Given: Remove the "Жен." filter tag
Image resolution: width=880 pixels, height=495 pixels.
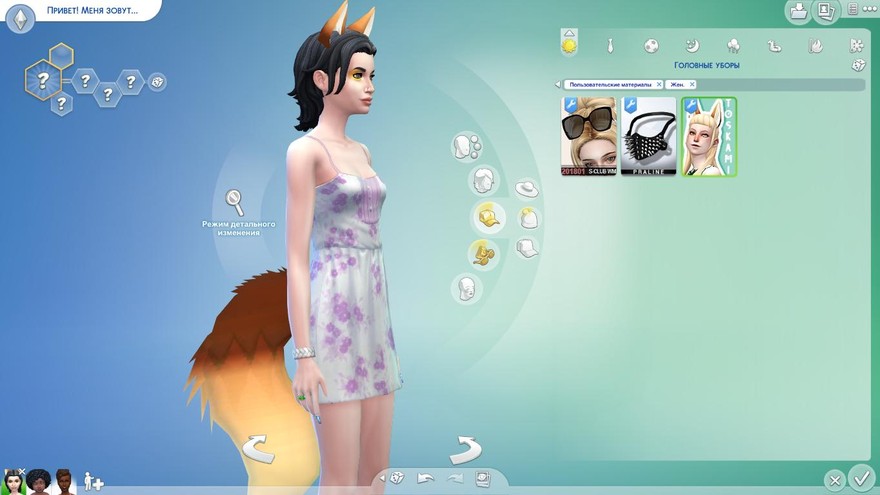Looking at the screenshot, I should [x=692, y=85].
